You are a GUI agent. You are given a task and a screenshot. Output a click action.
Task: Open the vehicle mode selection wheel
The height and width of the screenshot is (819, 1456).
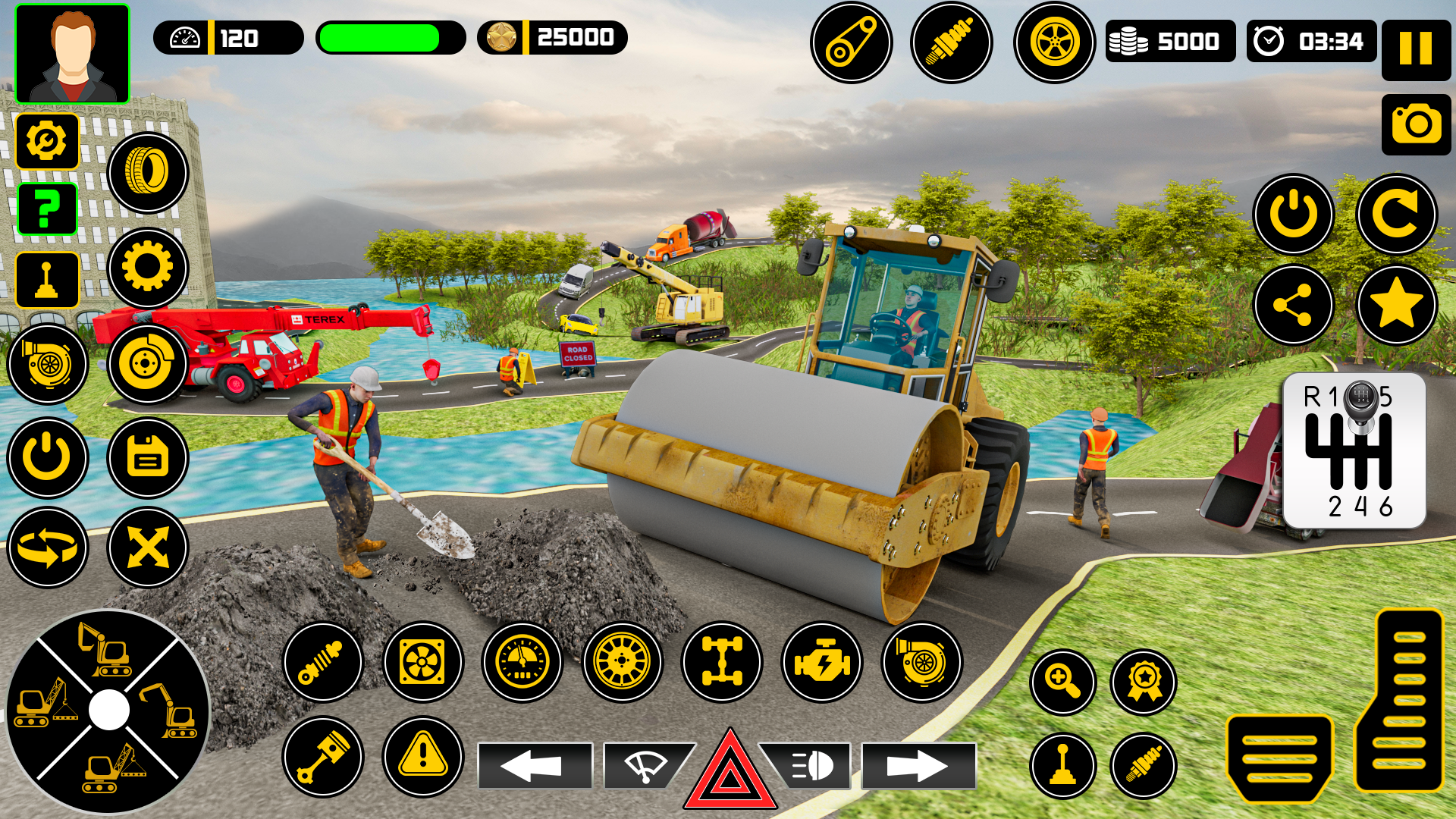click(110, 709)
